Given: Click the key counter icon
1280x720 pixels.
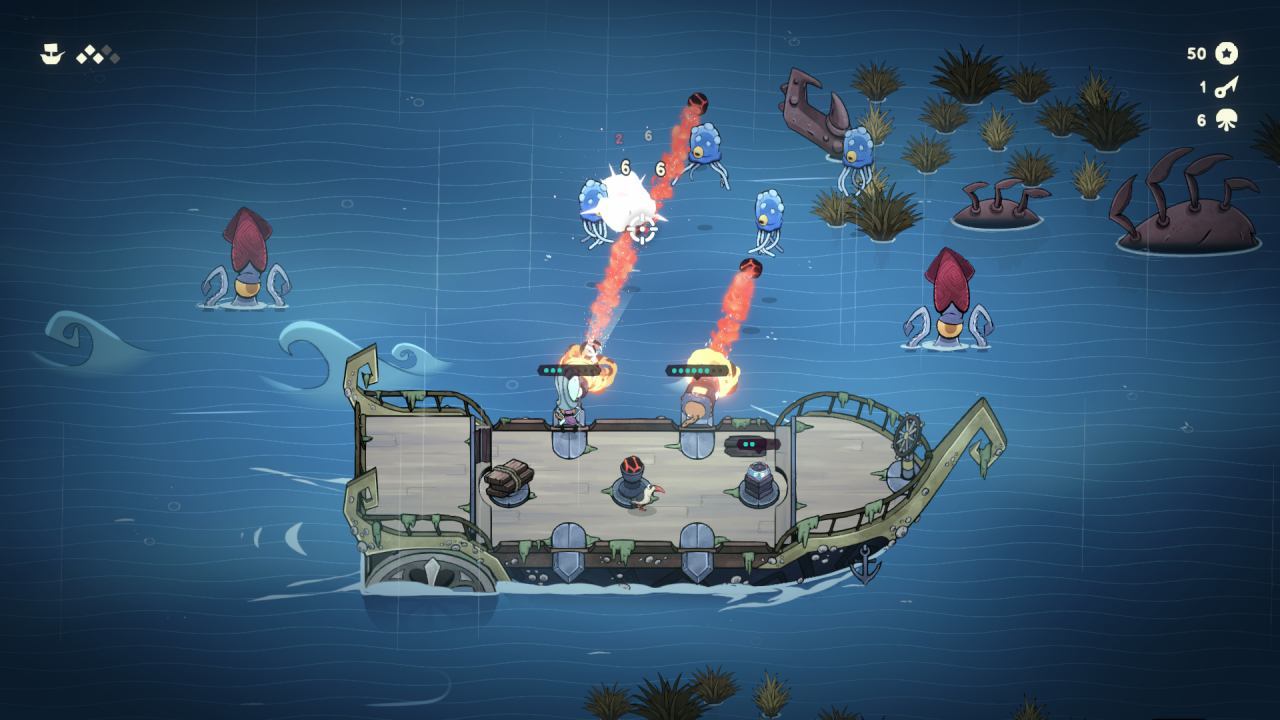Looking at the screenshot, I should (1227, 88).
